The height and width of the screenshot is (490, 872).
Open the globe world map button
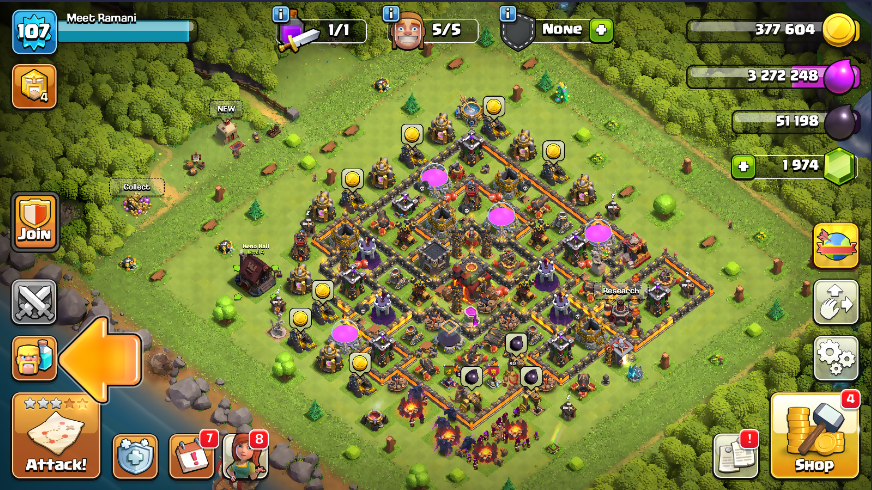coord(835,246)
